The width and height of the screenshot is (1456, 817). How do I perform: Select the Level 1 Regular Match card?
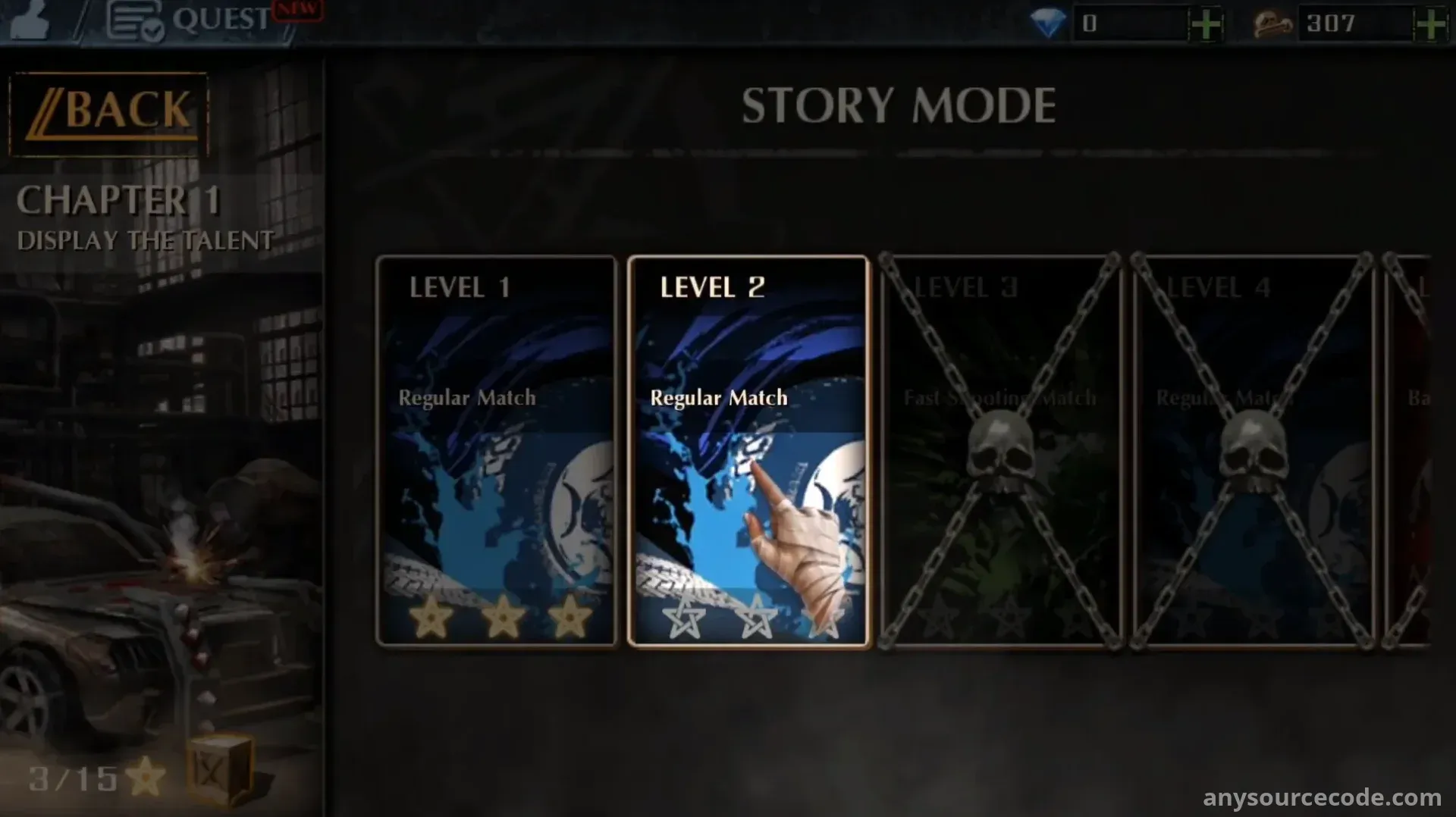point(497,451)
